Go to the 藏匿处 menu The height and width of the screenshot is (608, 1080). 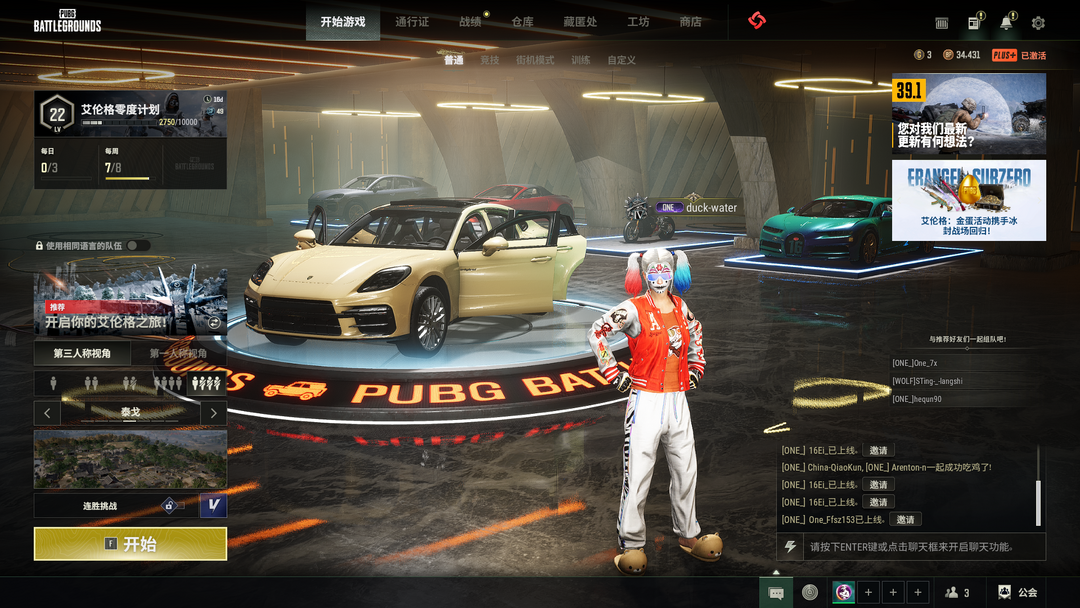pyautogui.click(x=580, y=22)
